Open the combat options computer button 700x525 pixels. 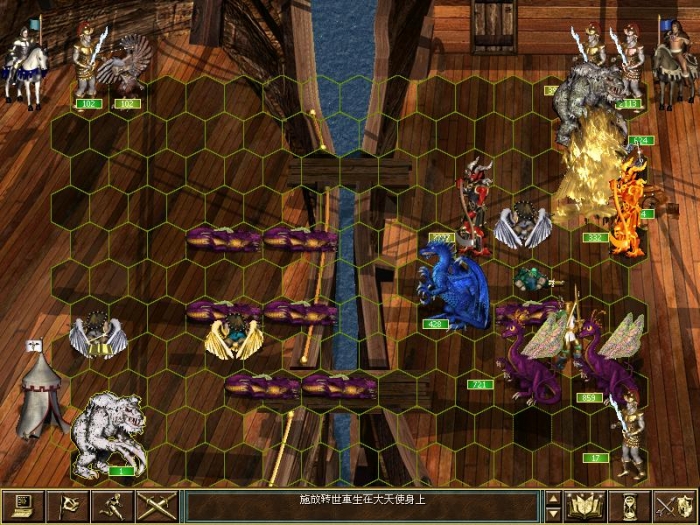(23, 506)
